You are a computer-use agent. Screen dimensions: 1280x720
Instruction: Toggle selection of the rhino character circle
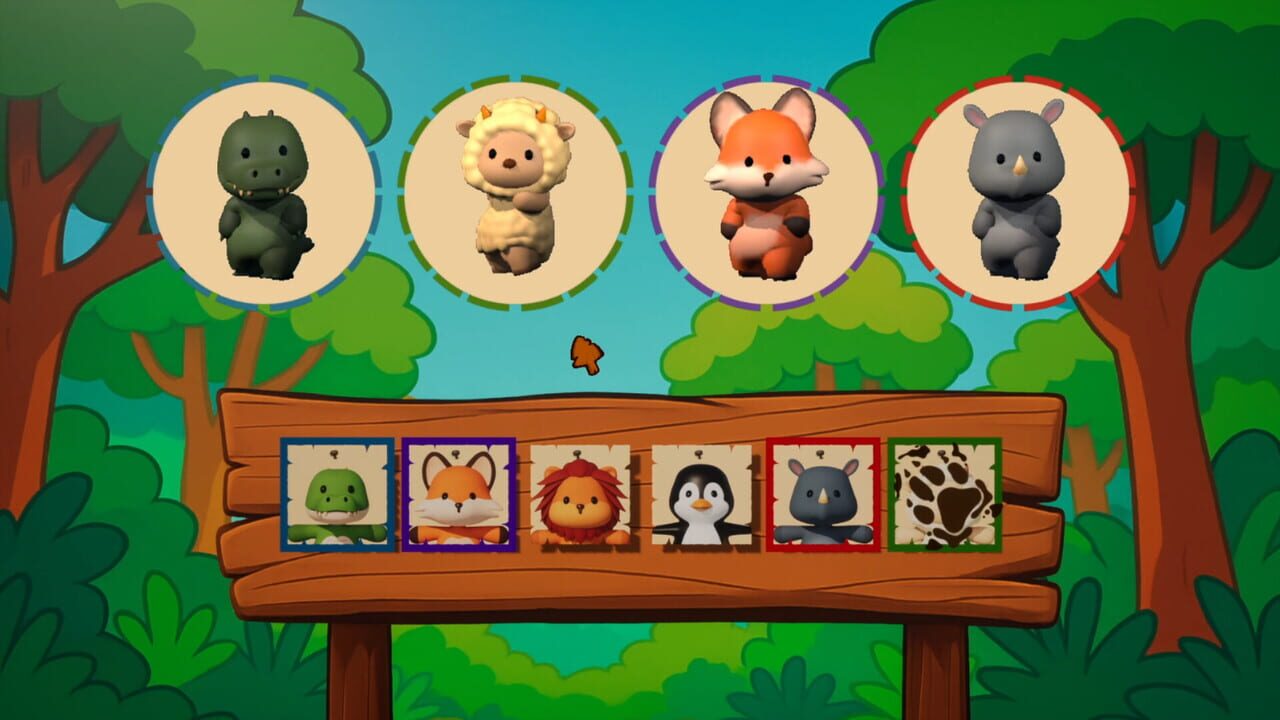(1016, 185)
